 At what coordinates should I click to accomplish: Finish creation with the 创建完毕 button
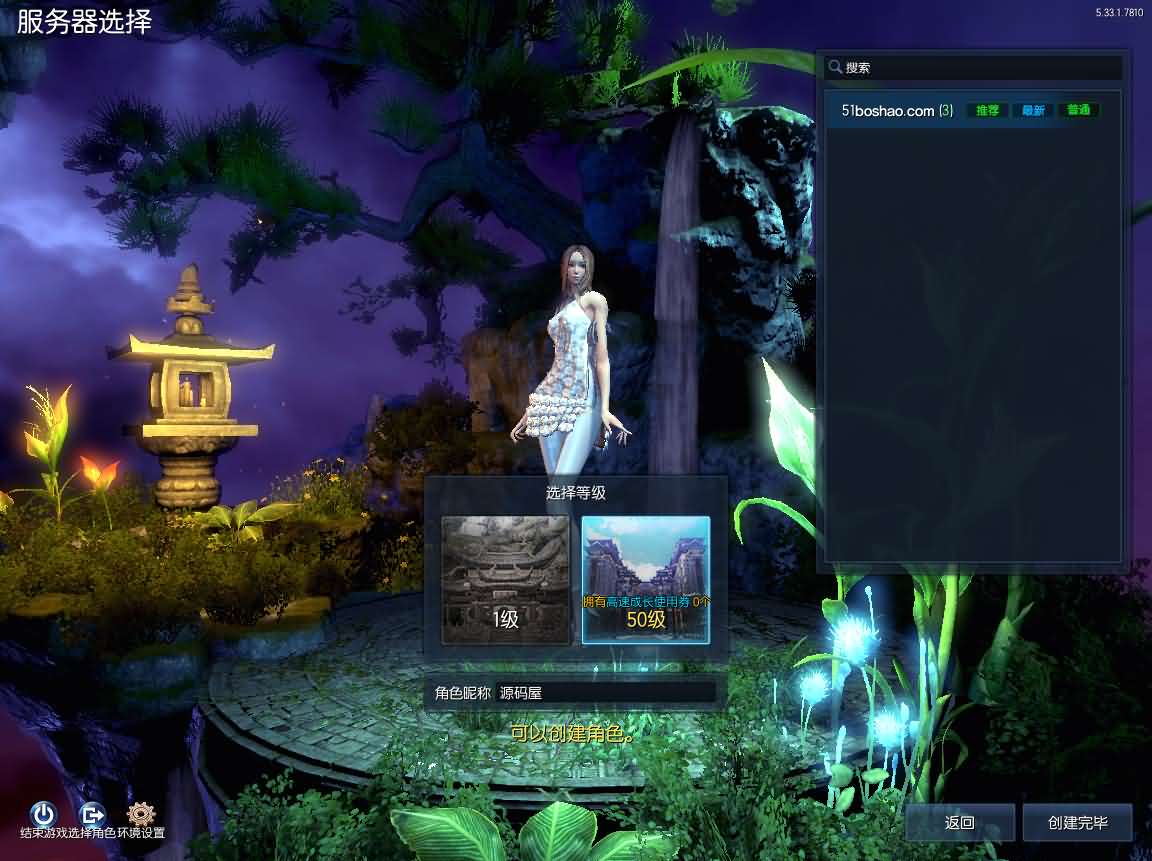pyautogui.click(x=1077, y=822)
